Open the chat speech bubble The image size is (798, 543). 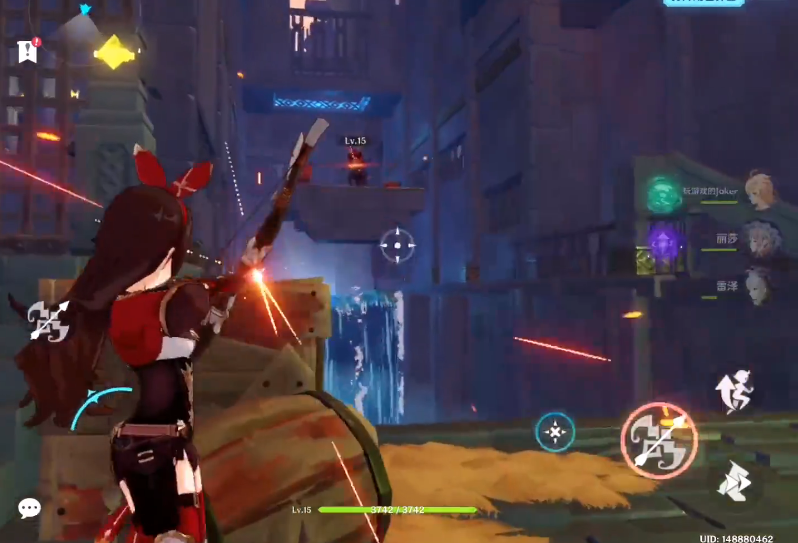click(x=29, y=508)
